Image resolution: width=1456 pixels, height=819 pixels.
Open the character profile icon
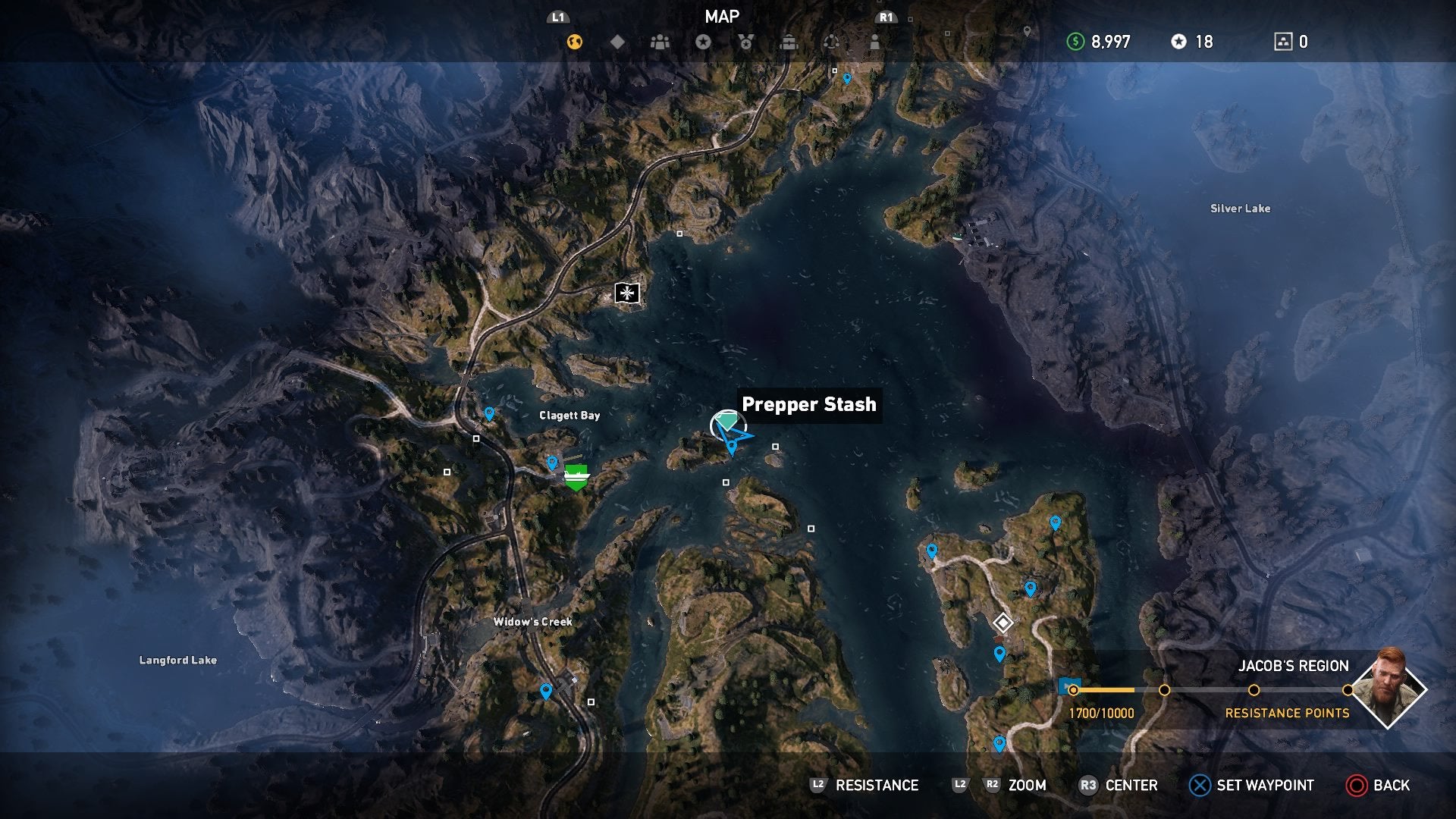click(x=875, y=42)
